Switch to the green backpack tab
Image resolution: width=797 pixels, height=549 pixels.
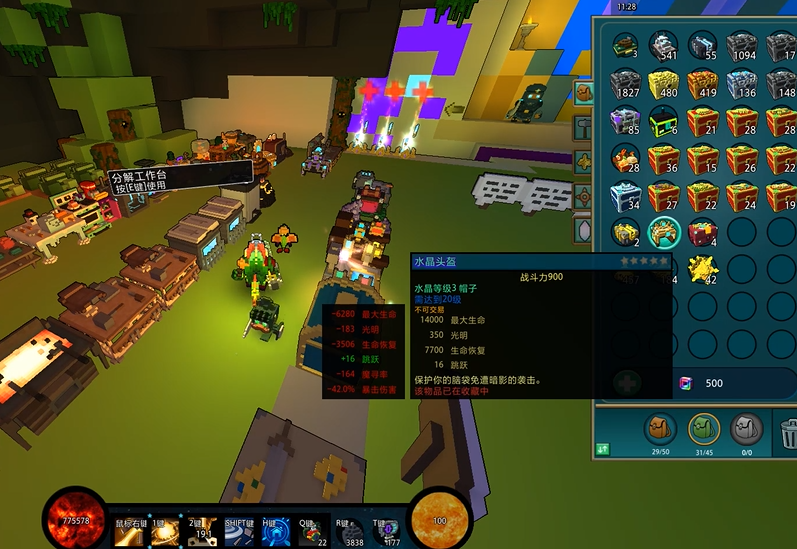point(704,430)
